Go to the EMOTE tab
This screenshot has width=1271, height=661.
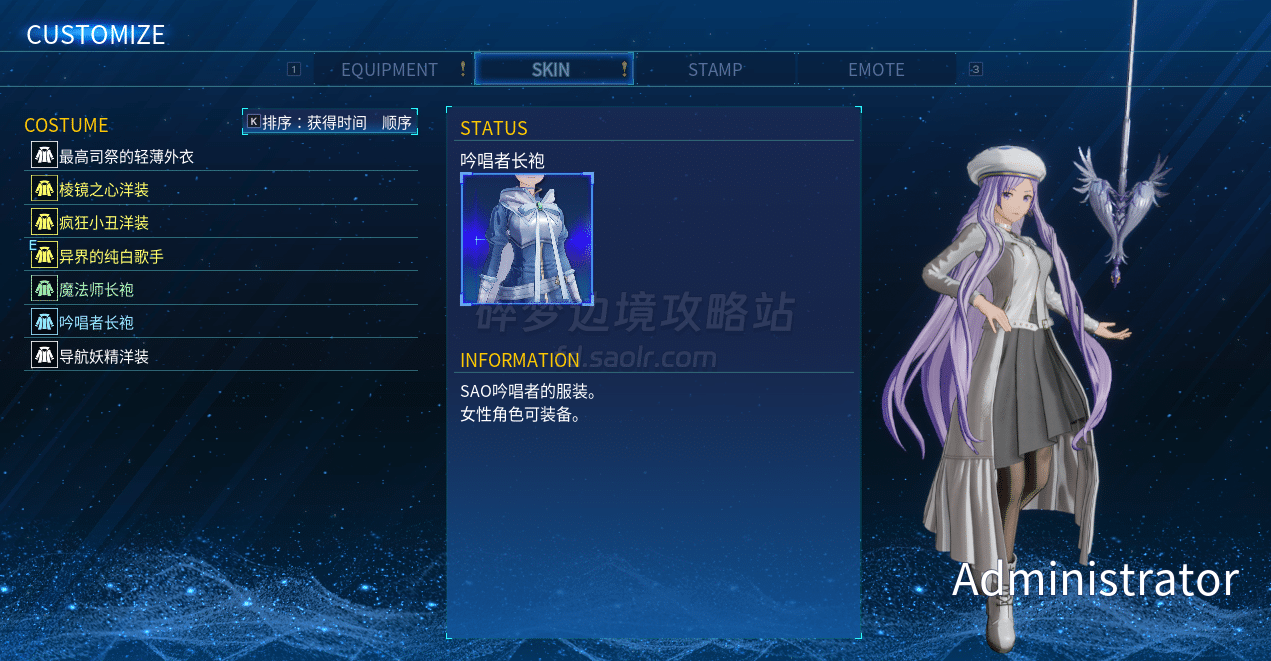(876, 70)
